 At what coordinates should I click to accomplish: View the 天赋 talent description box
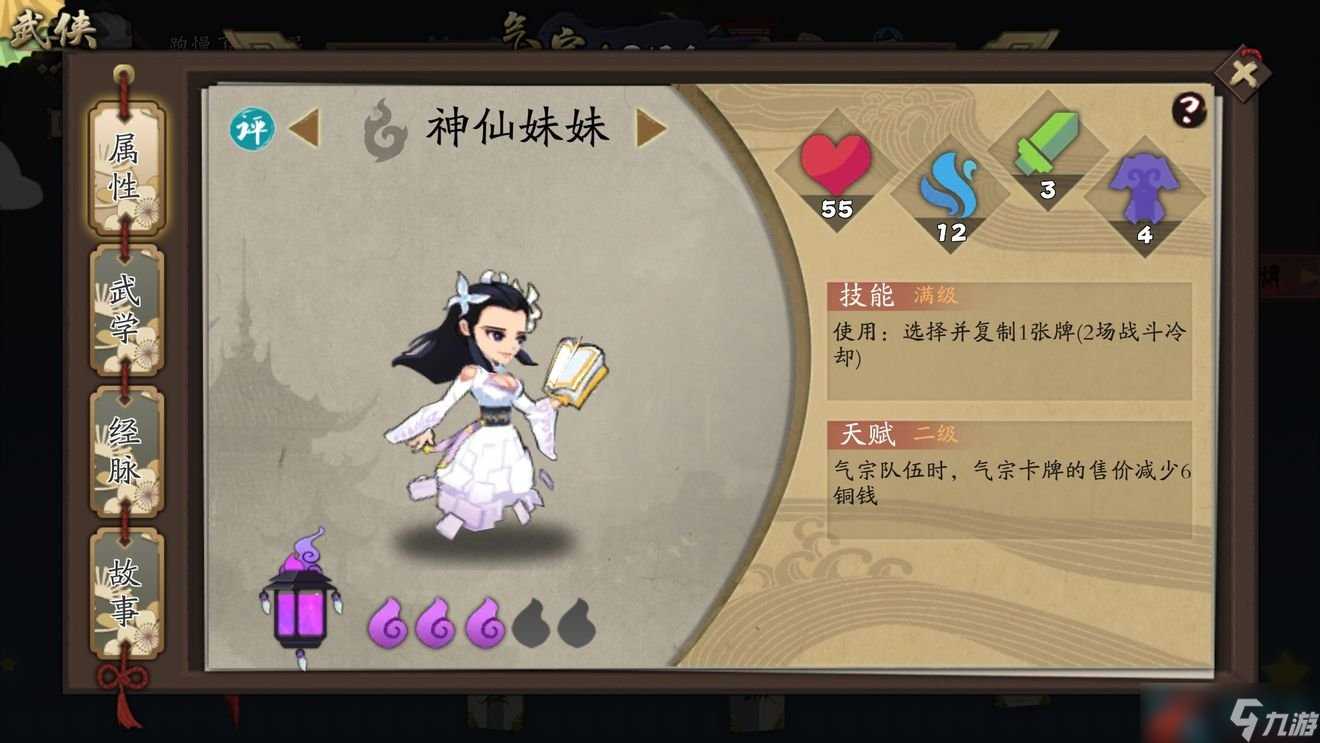point(1009,480)
